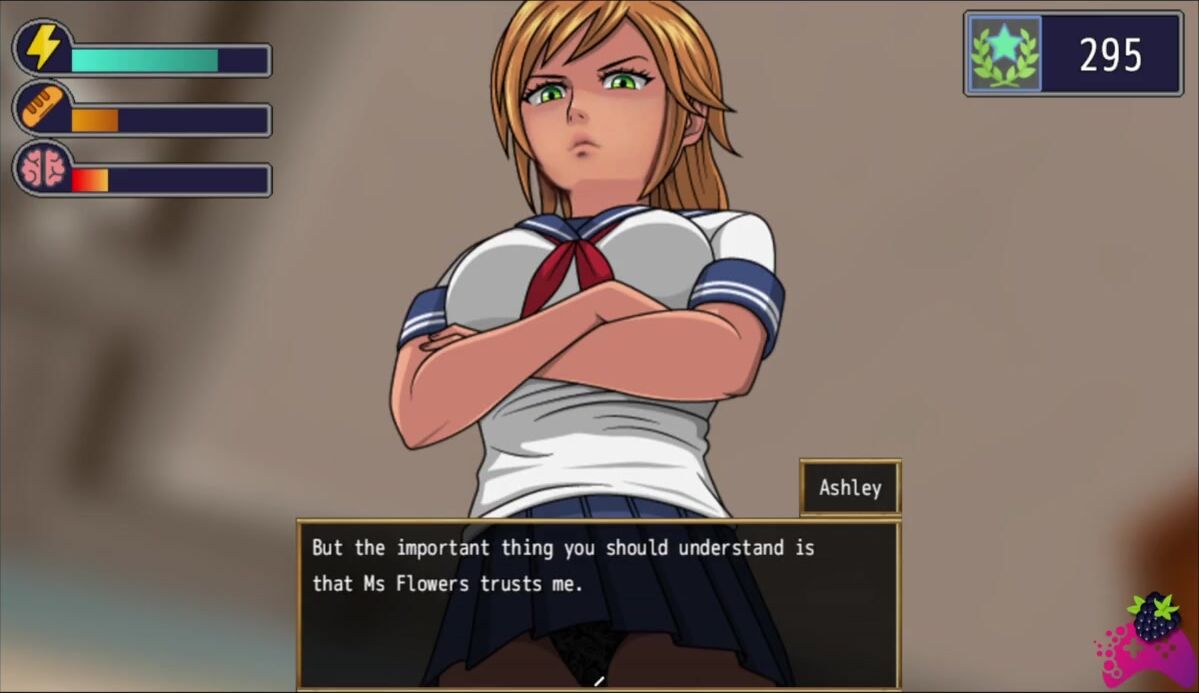1199x693 pixels.
Task: Select the brain stat icon
Action: coord(42,168)
